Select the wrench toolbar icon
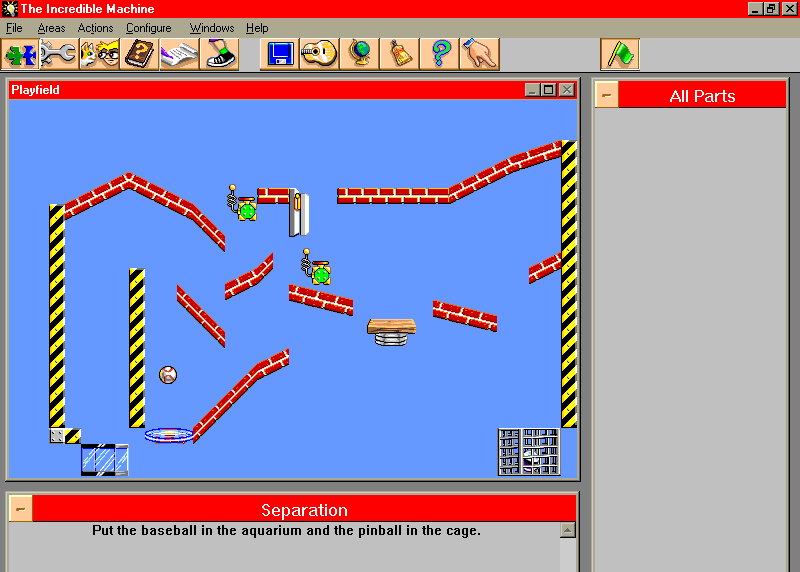Screen dimensions: 800x572 click(59, 54)
